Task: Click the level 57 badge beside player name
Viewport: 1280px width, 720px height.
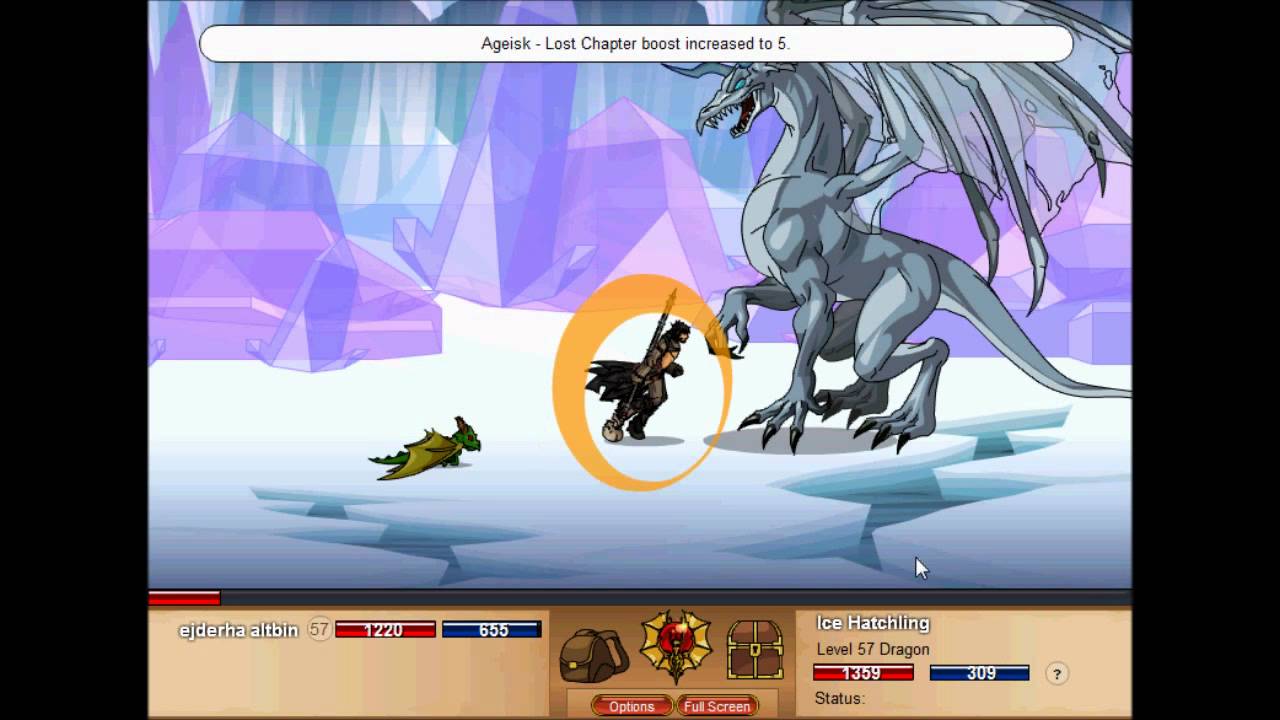Action: pos(319,630)
